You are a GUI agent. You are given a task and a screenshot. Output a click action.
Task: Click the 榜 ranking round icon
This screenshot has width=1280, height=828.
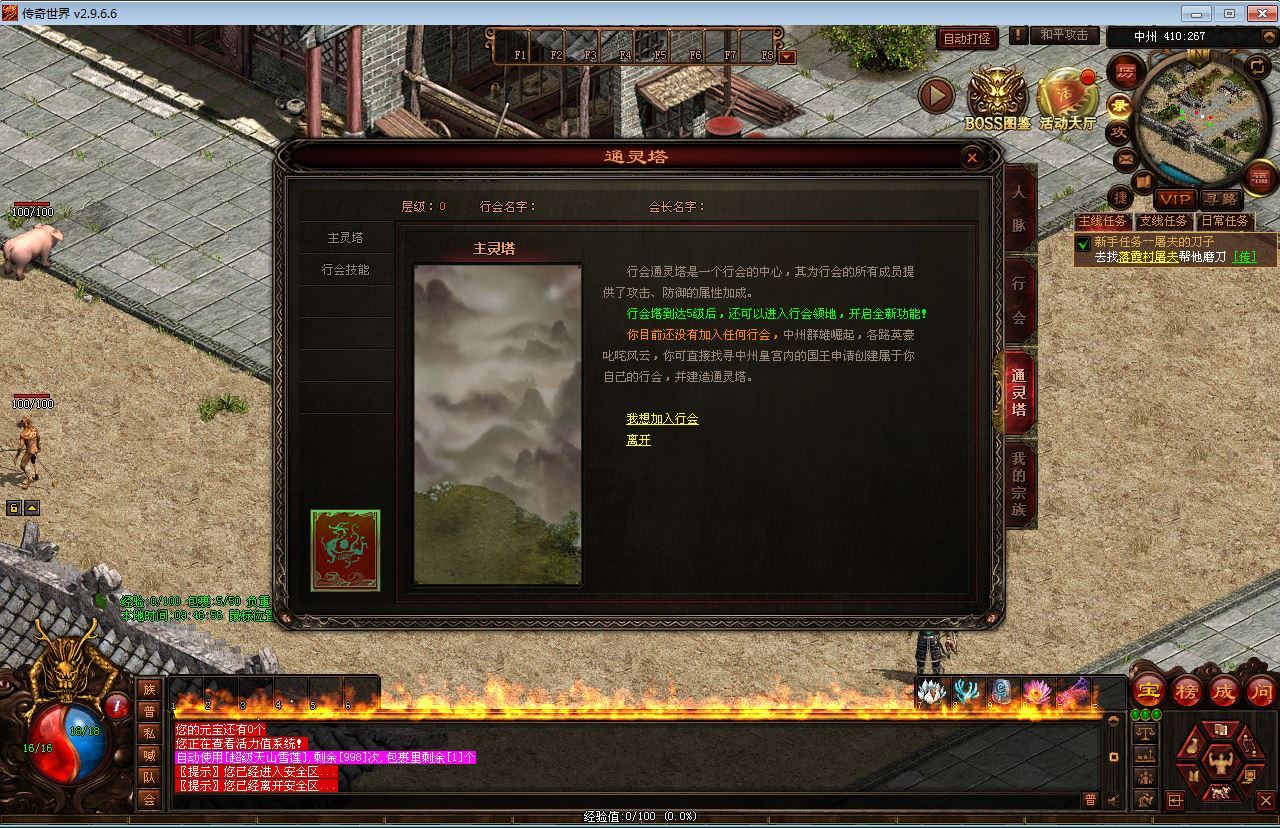pos(1185,691)
